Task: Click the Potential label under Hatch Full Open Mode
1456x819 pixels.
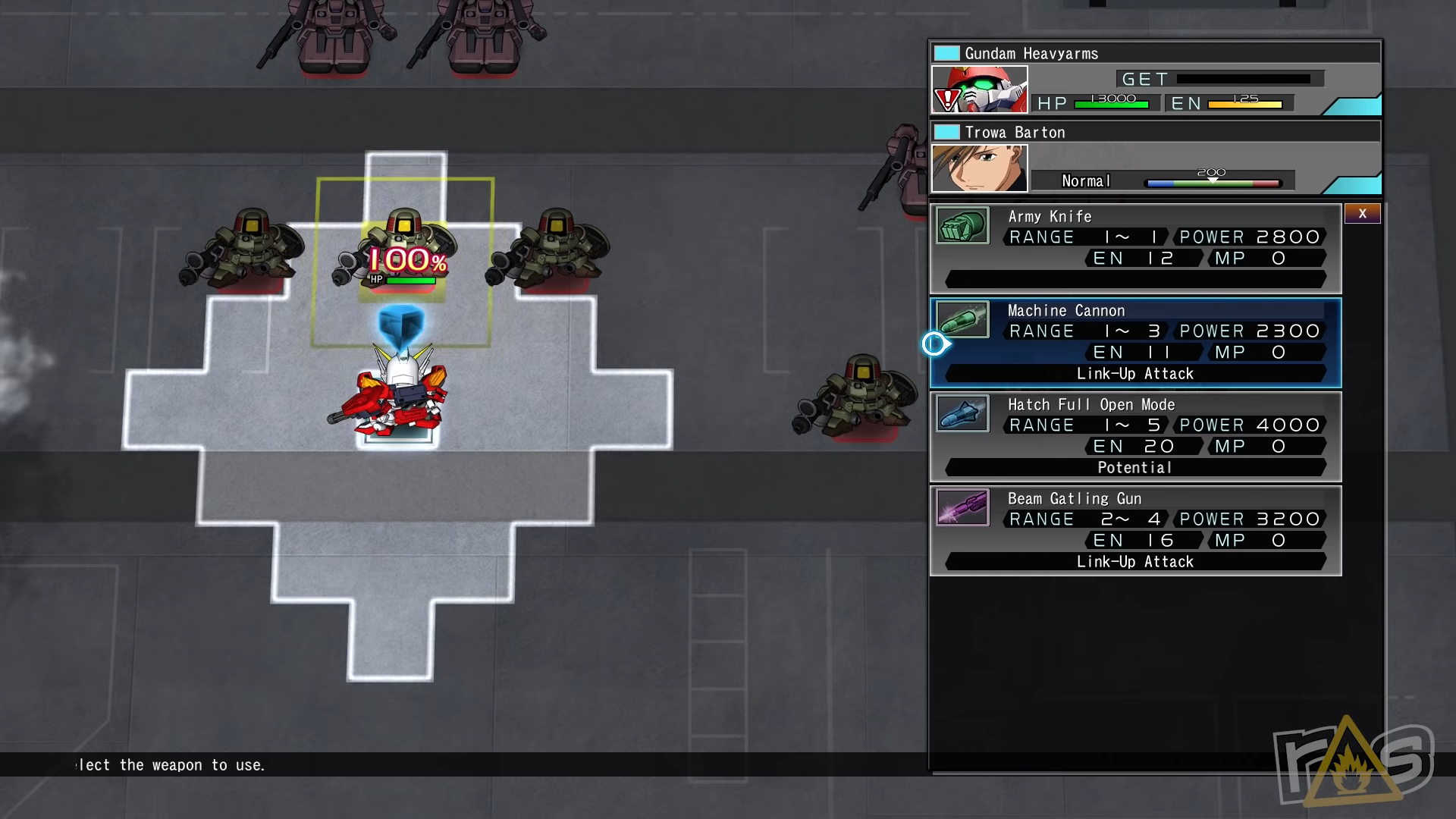Action: point(1134,467)
